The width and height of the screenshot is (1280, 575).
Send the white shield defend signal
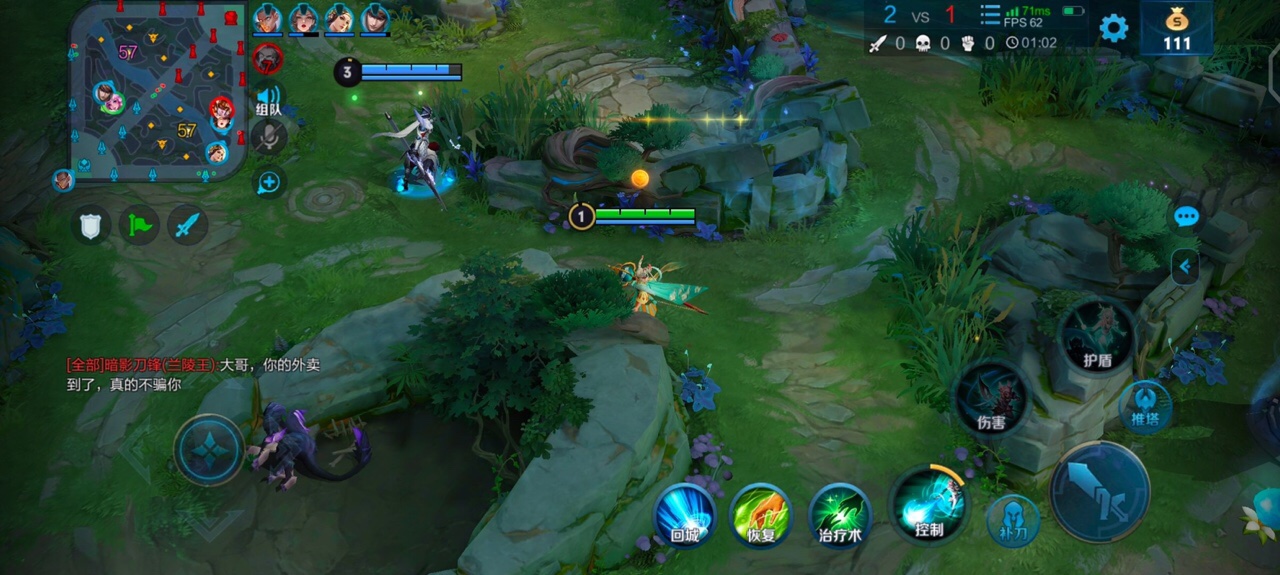(x=90, y=226)
